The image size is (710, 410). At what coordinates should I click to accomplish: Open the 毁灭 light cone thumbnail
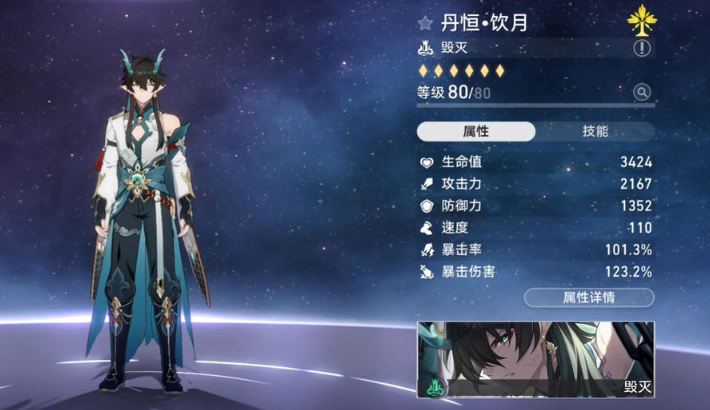[x=535, y=360]
